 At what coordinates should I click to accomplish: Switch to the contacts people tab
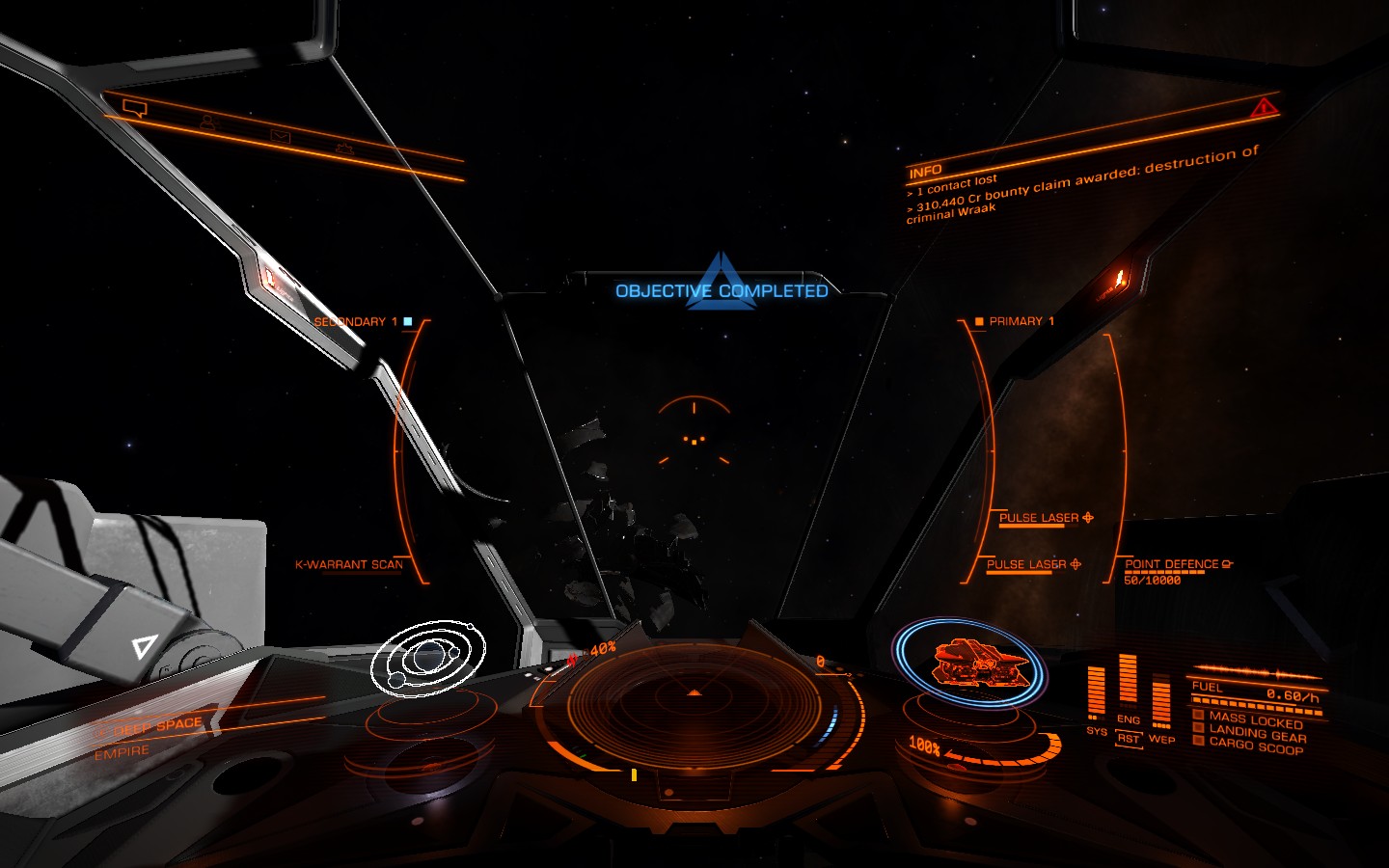(207, 122)
